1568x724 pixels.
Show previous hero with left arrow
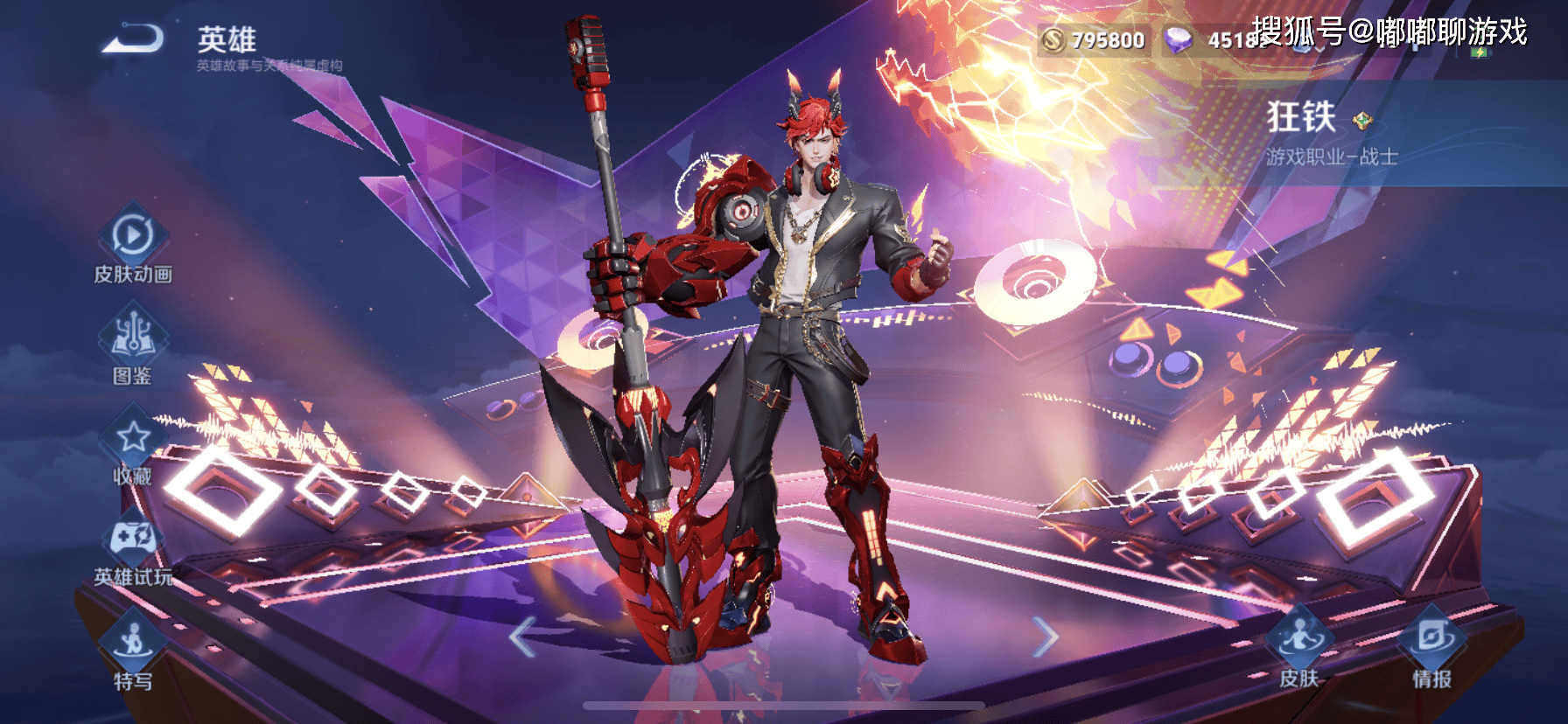point(522,637)
